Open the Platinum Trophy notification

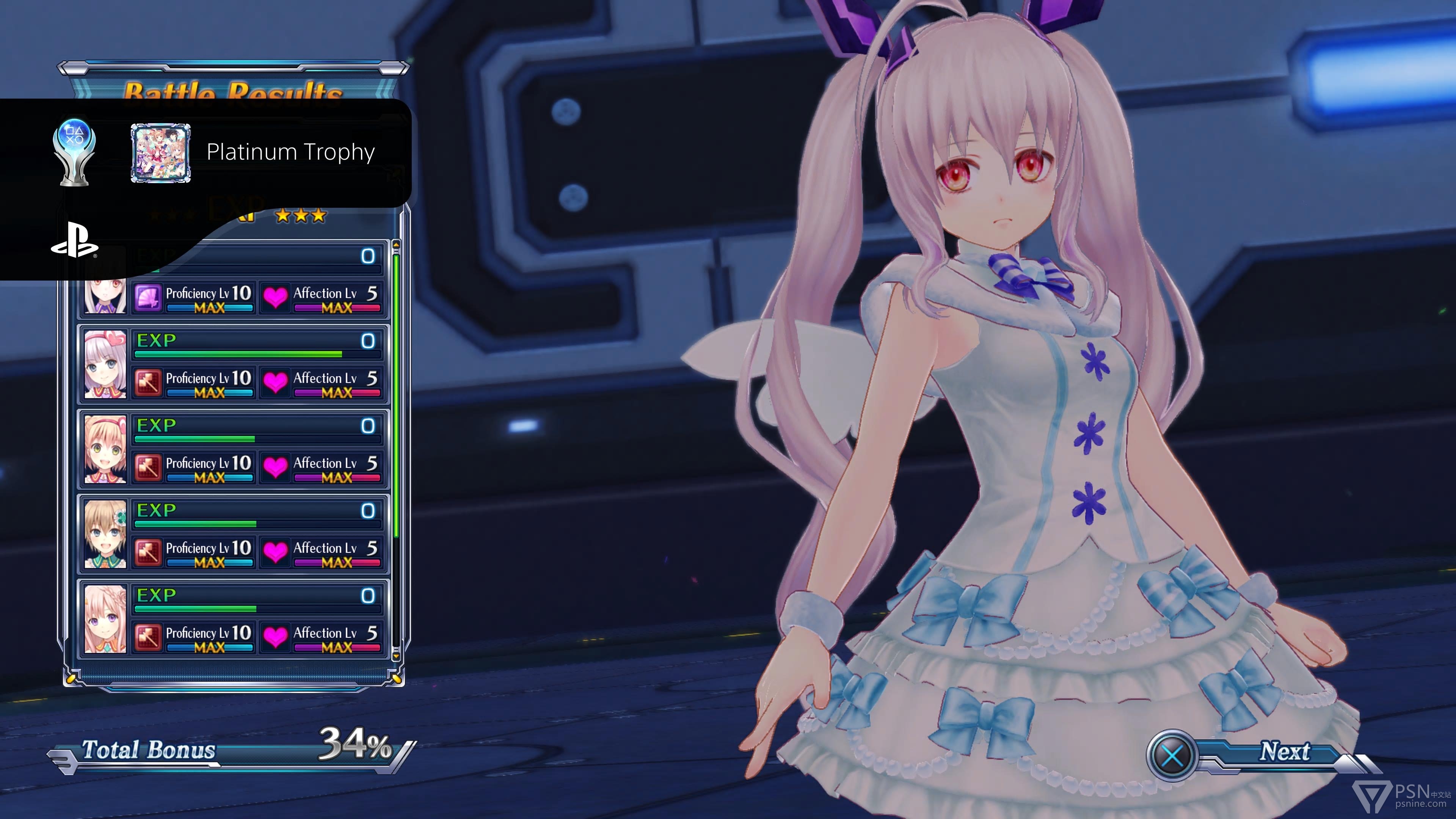coord(290,152)
